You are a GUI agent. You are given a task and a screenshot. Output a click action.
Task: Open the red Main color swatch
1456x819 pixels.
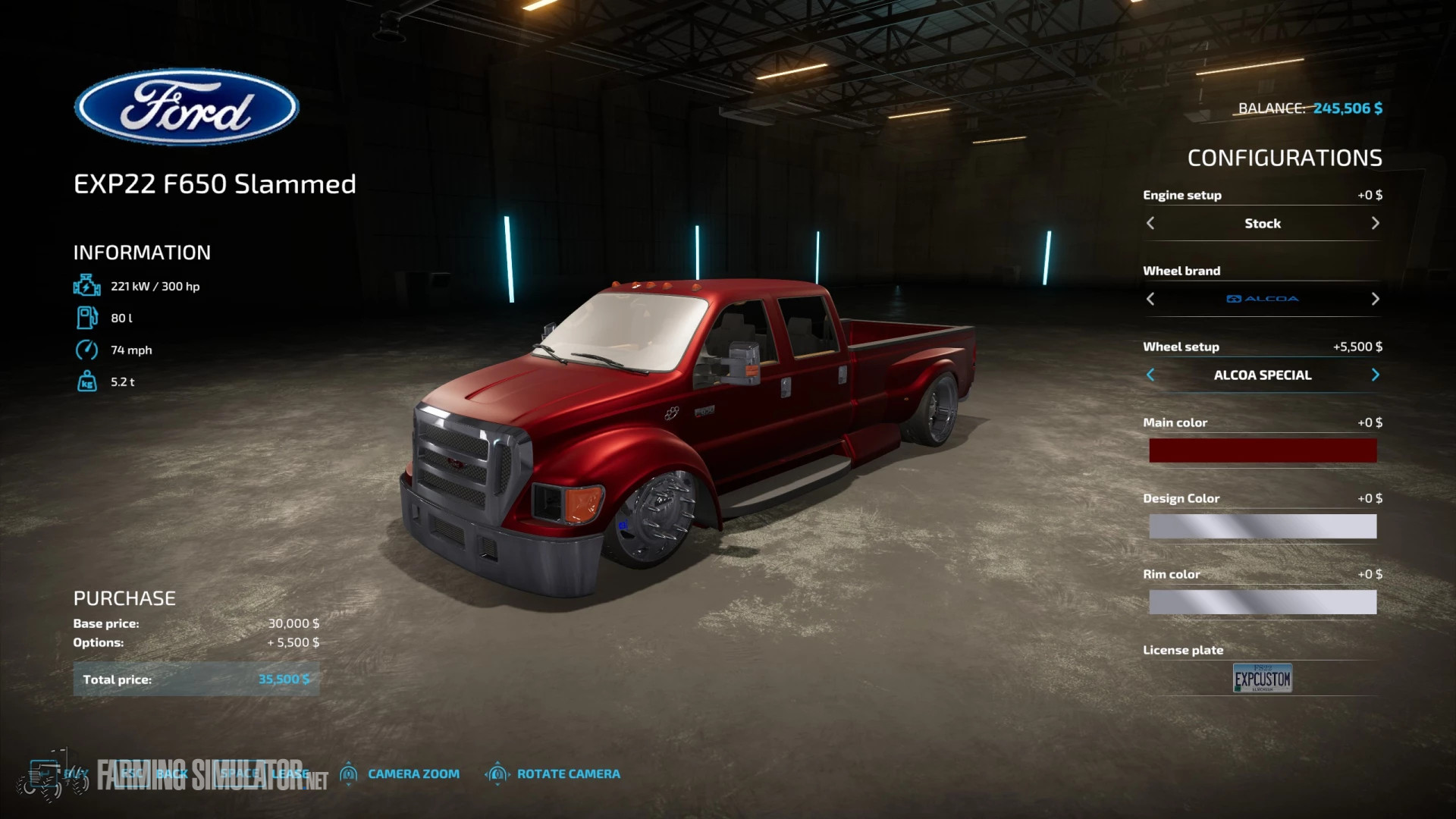(x=1262, y=450)
